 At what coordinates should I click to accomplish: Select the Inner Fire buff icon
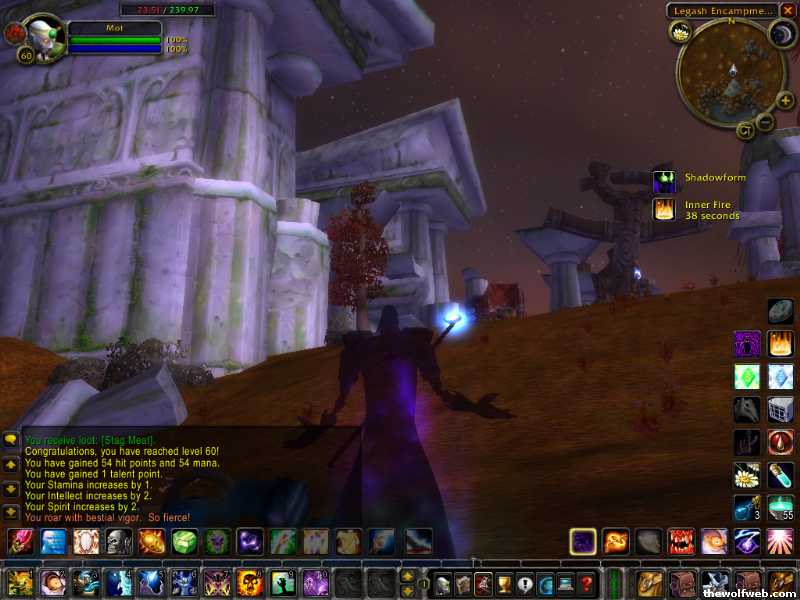[664, 209]
